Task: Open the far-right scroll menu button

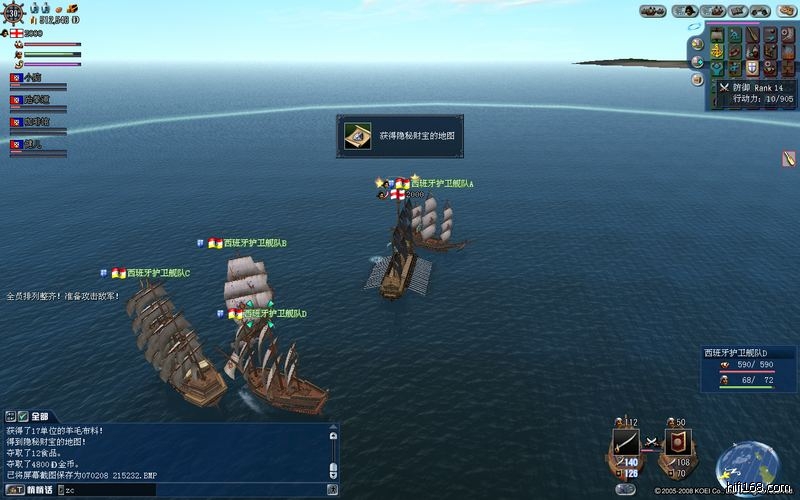Action: coord(787,11)
